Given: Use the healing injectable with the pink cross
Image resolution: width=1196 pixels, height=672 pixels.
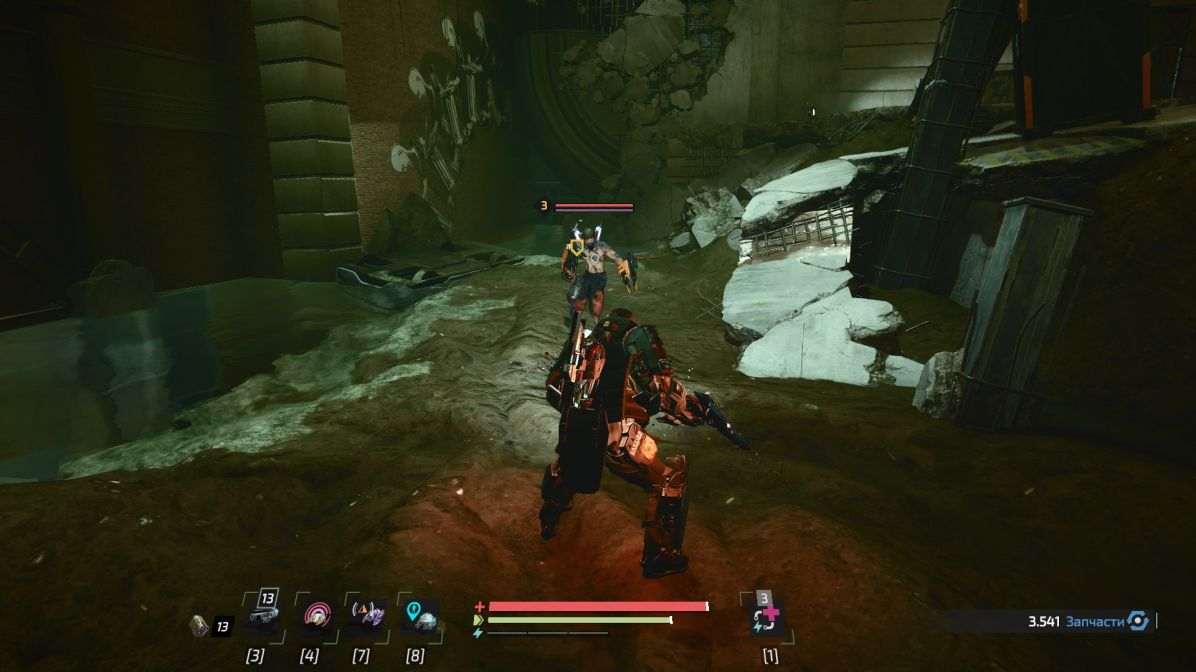Looking at the screenshot, I should click(x=768, y=618).
